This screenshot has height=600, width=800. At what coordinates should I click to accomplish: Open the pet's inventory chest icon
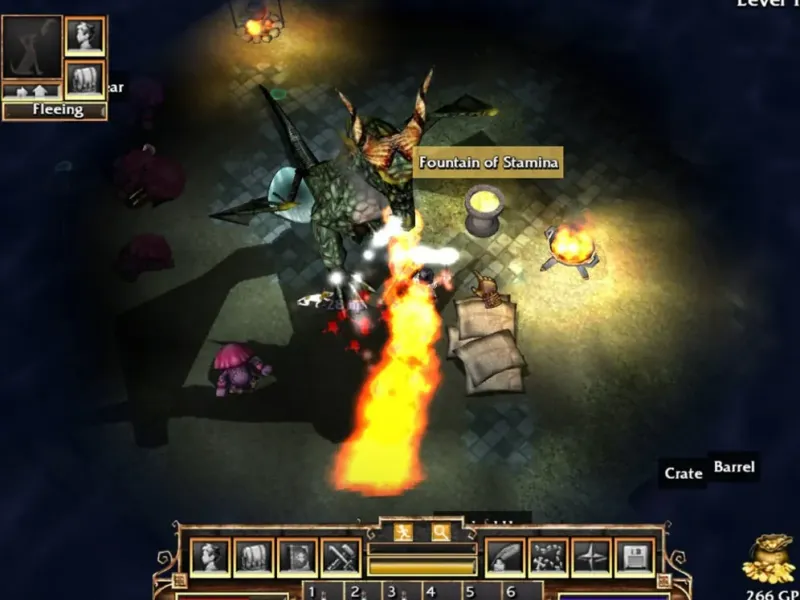click(x=84, y=78)
